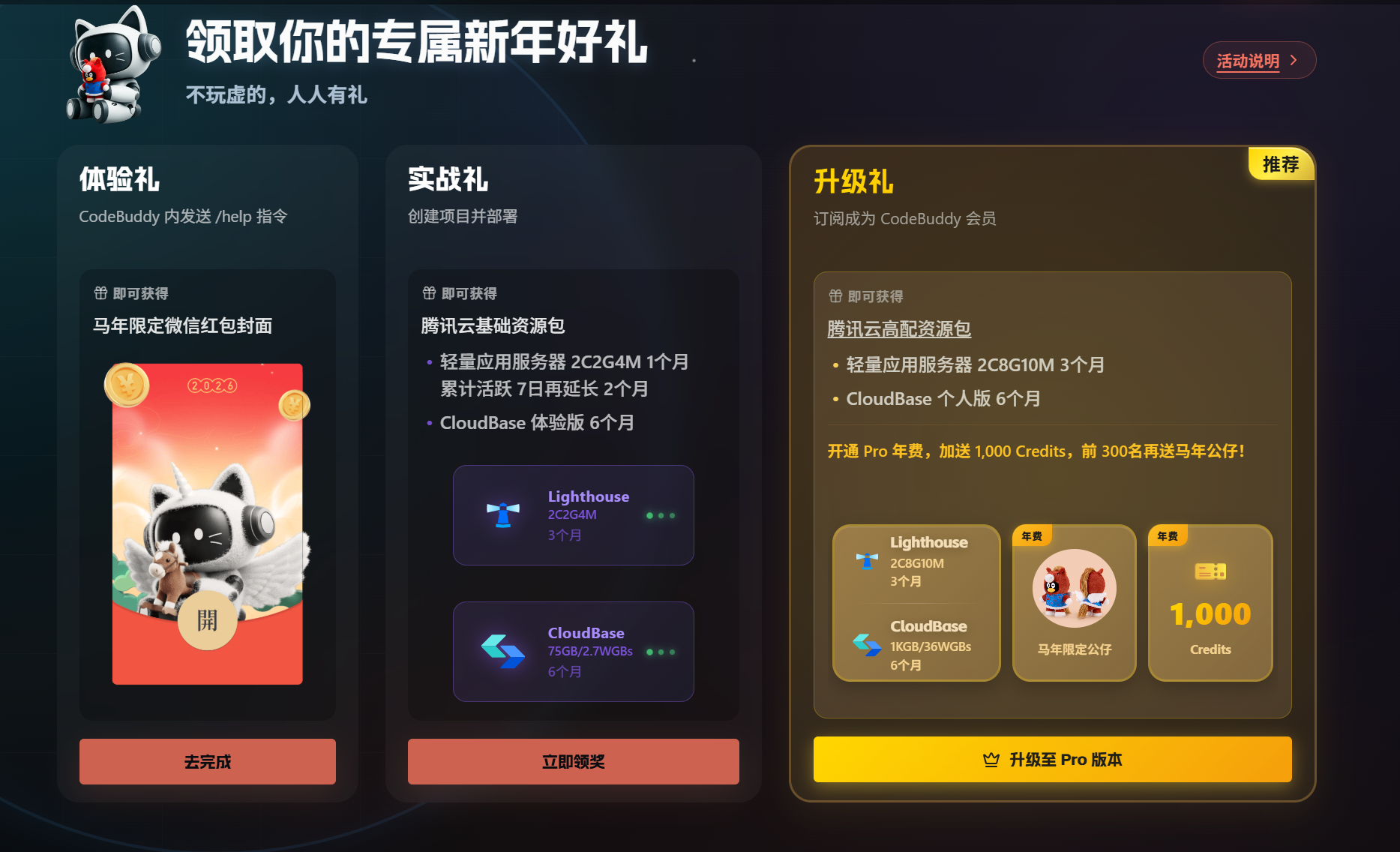Screen dimensions: 1400x852
Task: Click the crown icon on the Pro upgrade button
Action: [x=991, y=759]
